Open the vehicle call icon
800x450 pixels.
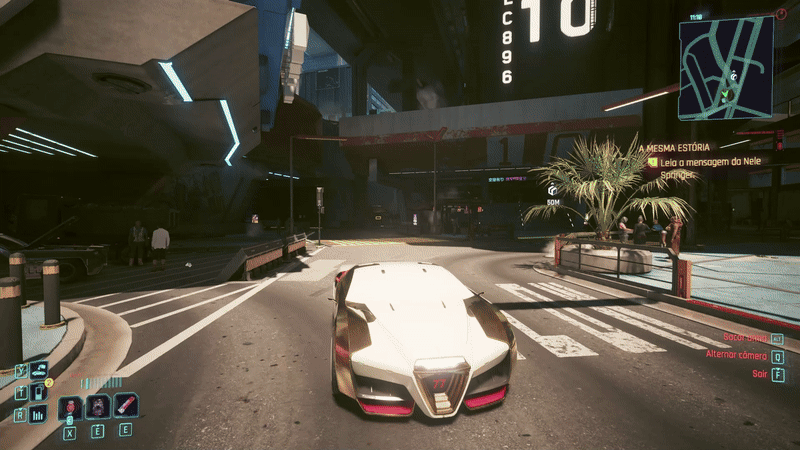pyautogui.click(x=39, y=370)
